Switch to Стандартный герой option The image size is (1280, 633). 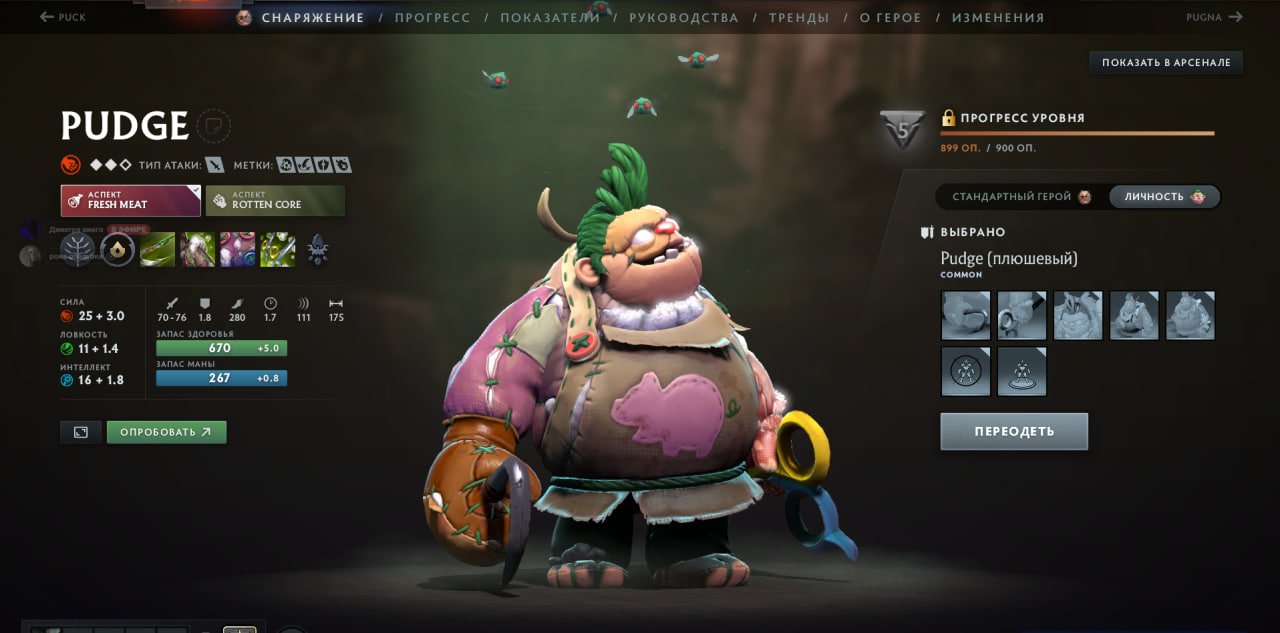1020,197
